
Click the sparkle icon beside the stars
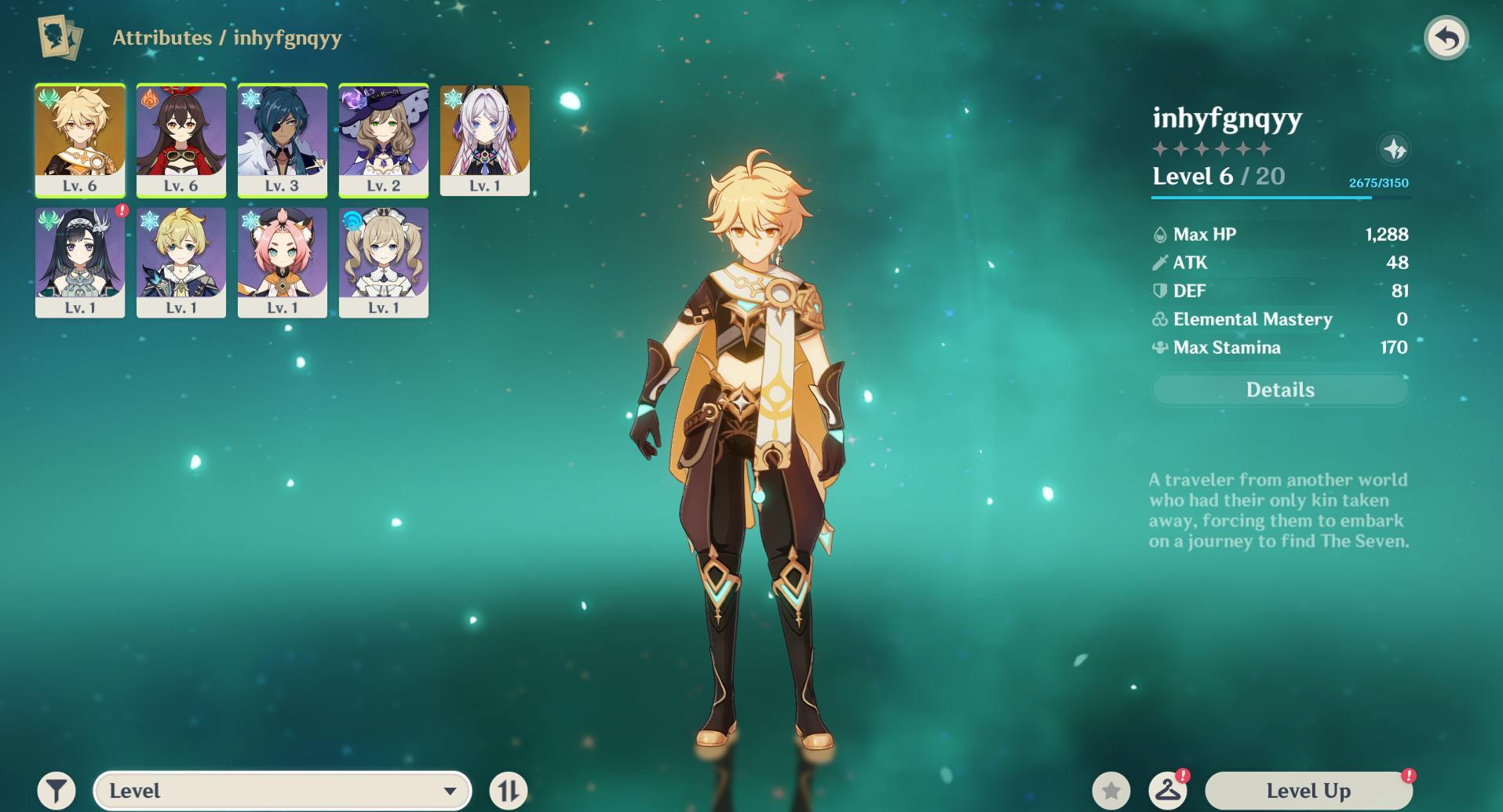click(1394, 149)
